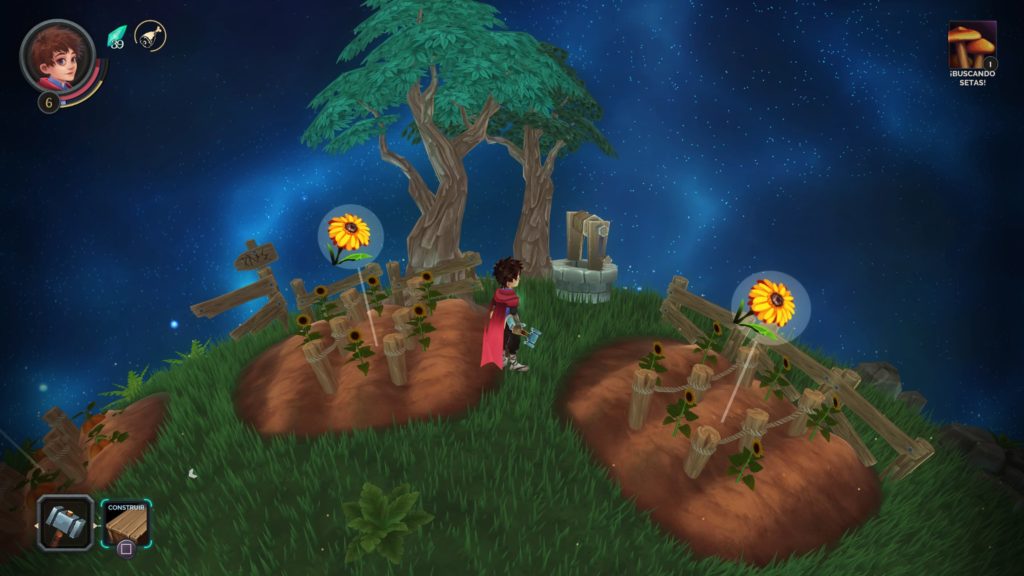Click the meat drumstick hunger icon
Viewport: 1024px width, 576px height.
pyautogui.click(x=150, y=36)
